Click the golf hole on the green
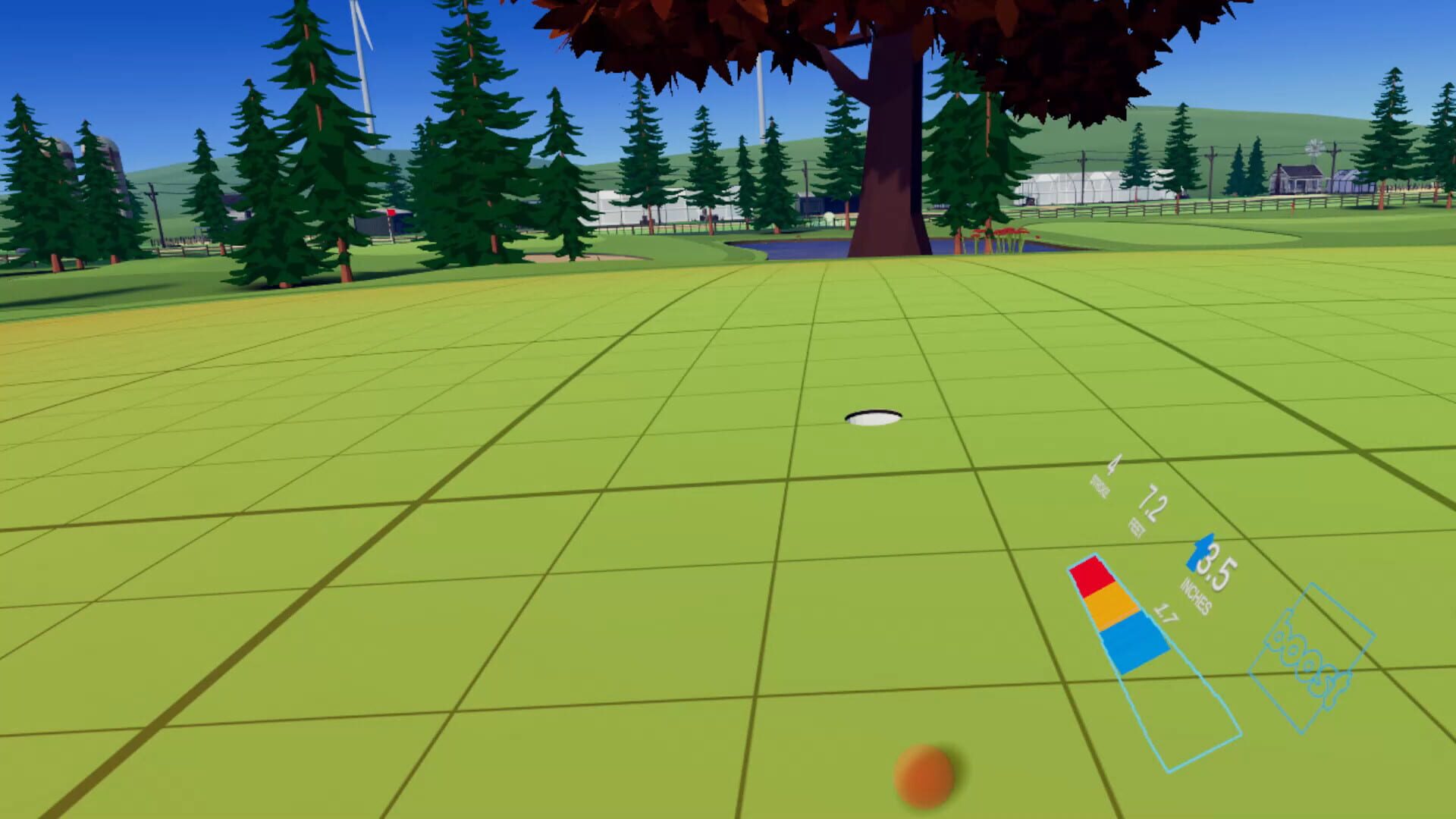This screenshot has height=819, width=1456. tap(872, 416)
